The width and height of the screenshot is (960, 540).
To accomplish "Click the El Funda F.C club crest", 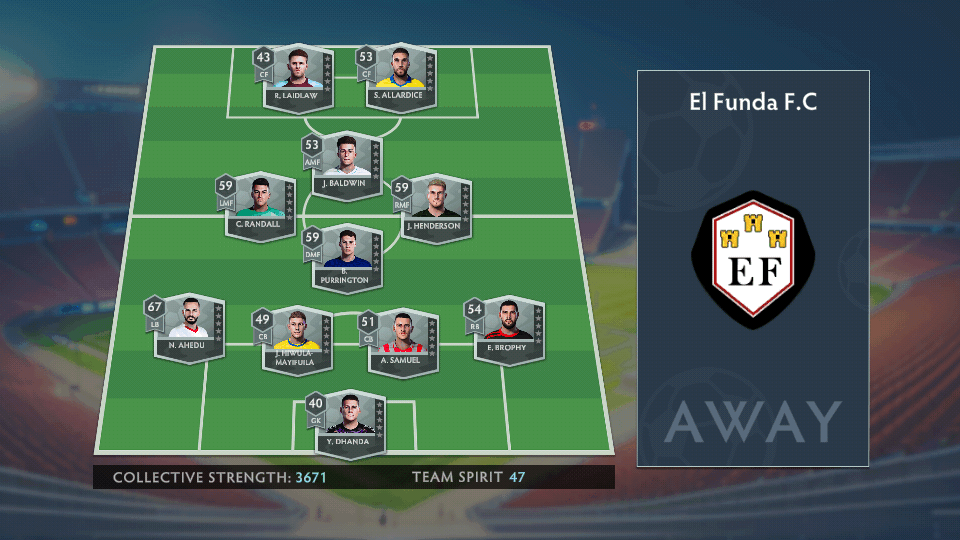I will pos(753,259).
